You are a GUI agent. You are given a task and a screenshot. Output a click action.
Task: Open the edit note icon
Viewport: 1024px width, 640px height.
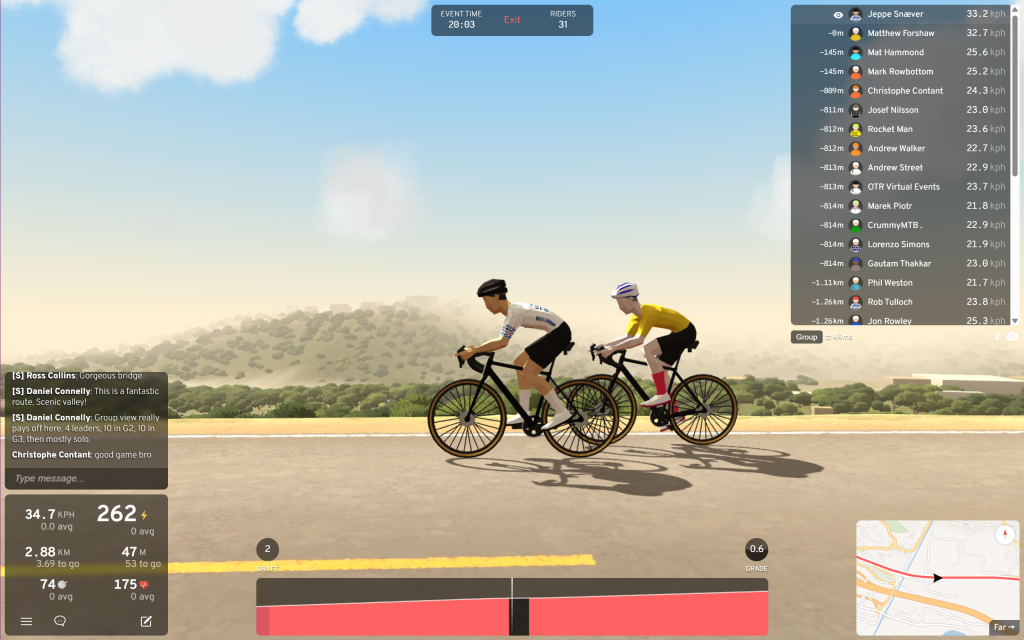tap(146, 621)
